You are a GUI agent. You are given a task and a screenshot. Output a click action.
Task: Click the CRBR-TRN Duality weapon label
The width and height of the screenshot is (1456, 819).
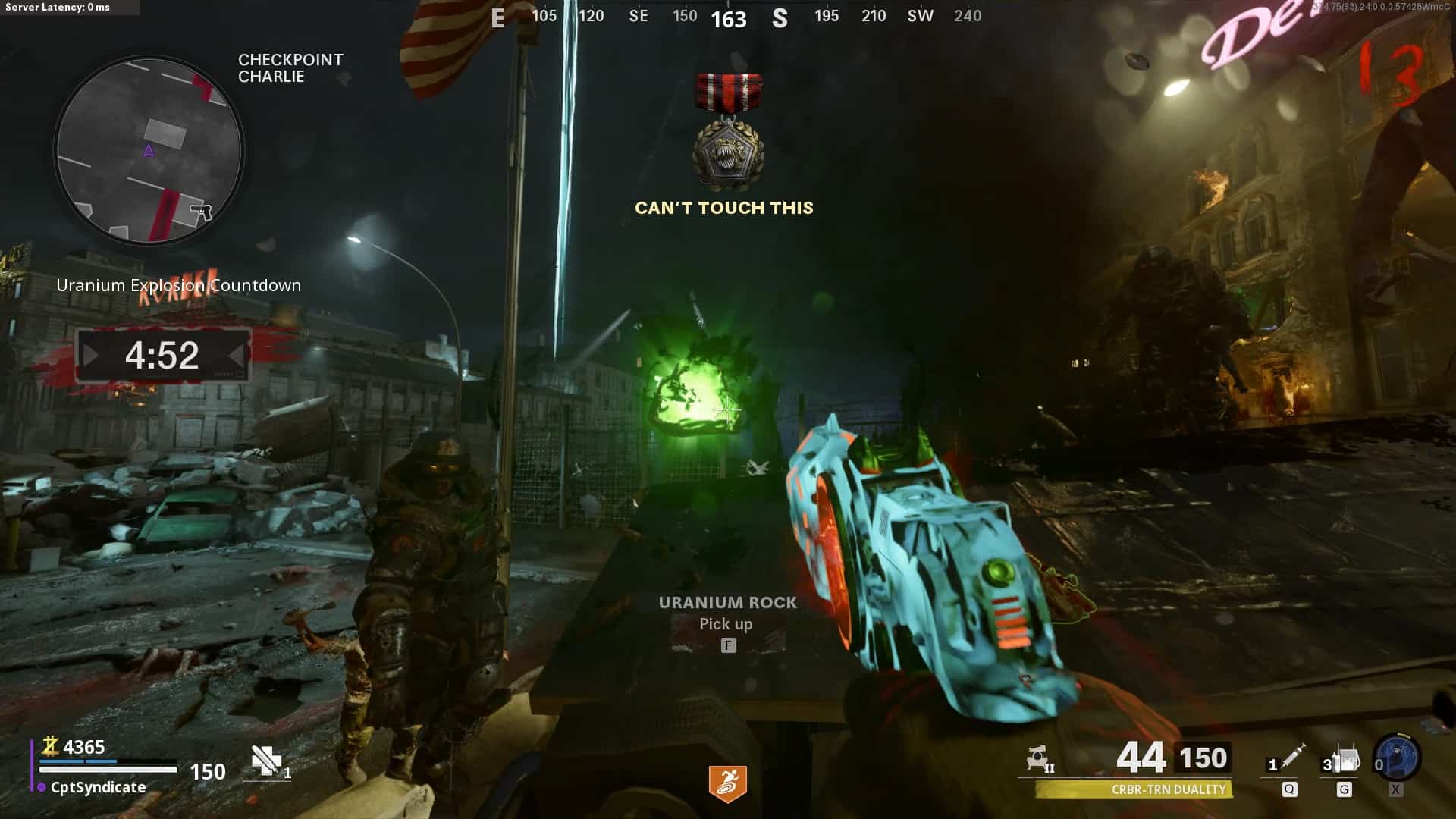[1168, 789]
